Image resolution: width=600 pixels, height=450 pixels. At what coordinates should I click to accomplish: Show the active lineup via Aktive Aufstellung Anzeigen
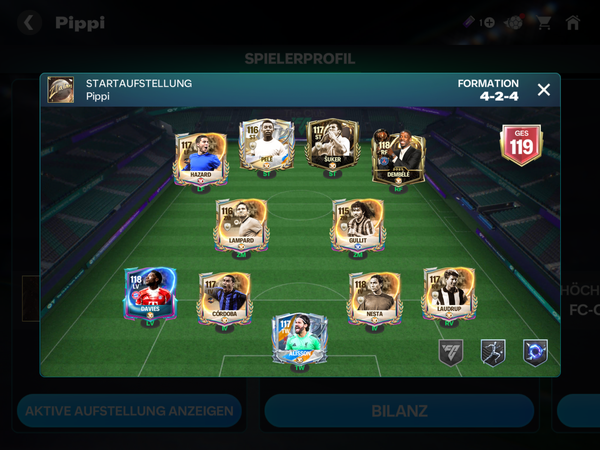129,411
